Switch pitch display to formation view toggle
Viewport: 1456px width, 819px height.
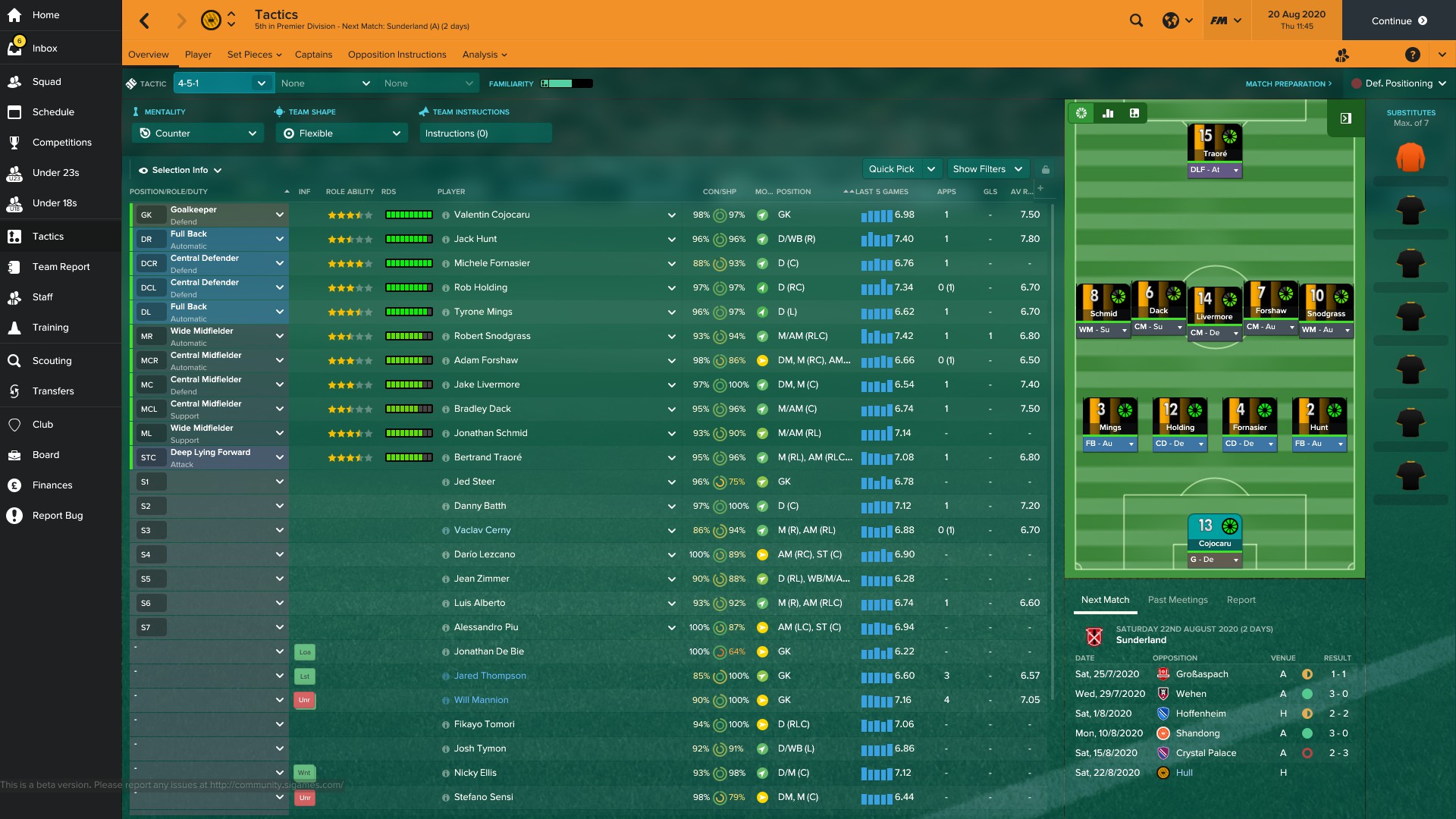point(1081,113)
